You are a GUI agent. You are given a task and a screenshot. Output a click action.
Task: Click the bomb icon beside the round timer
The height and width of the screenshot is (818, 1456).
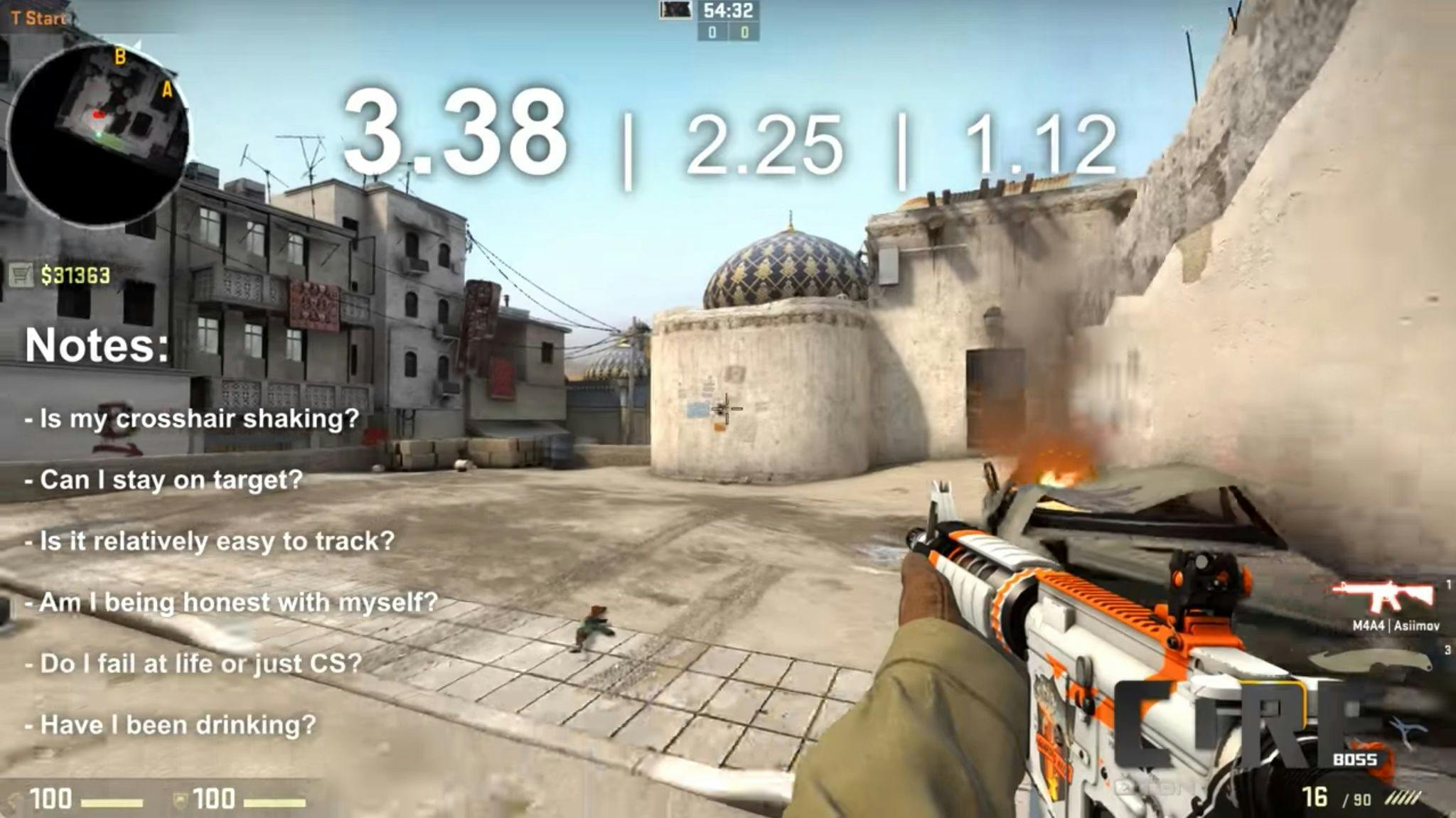[x=673, y=11]
